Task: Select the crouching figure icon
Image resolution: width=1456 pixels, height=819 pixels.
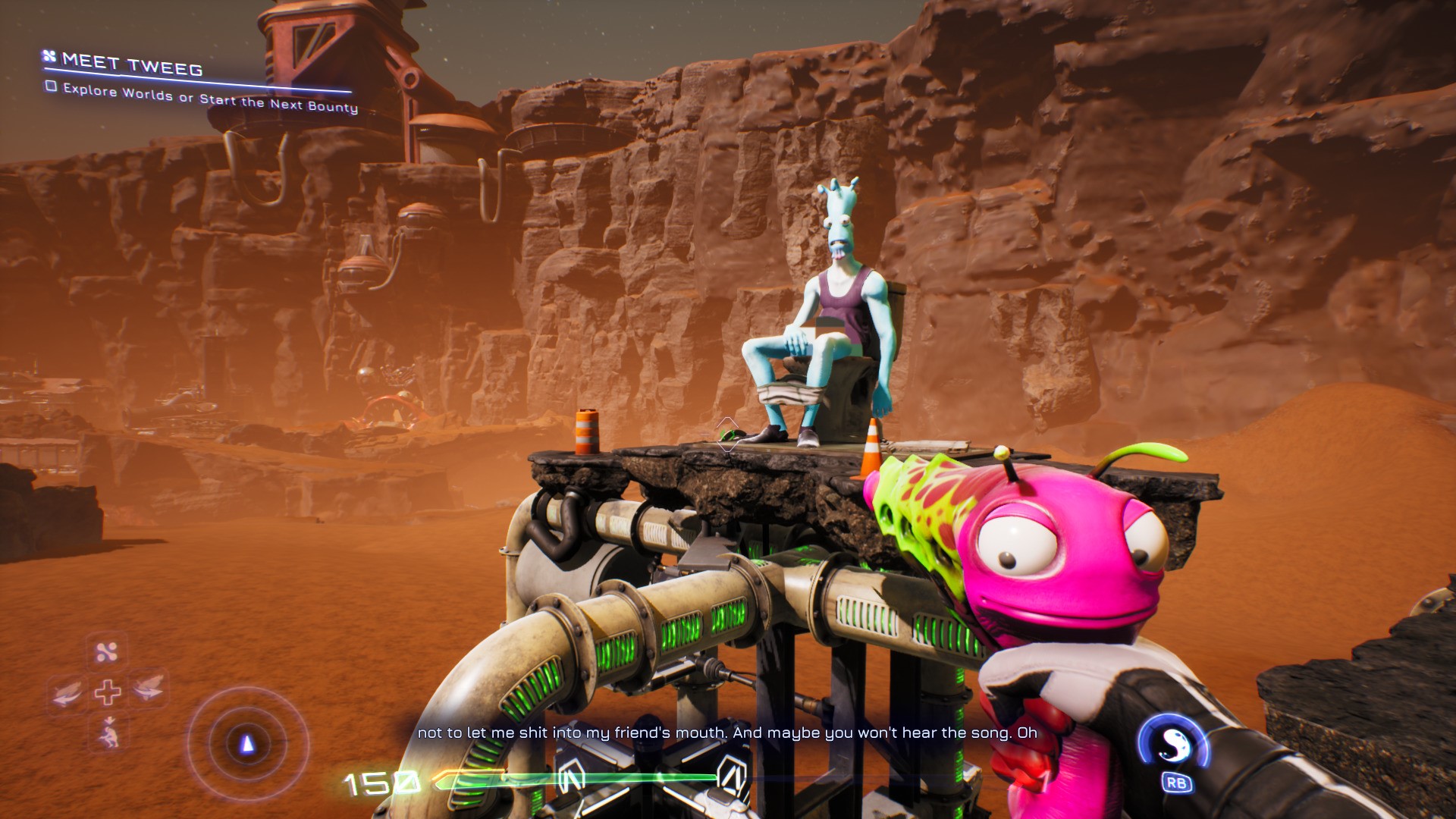Action: pos(108,731)
